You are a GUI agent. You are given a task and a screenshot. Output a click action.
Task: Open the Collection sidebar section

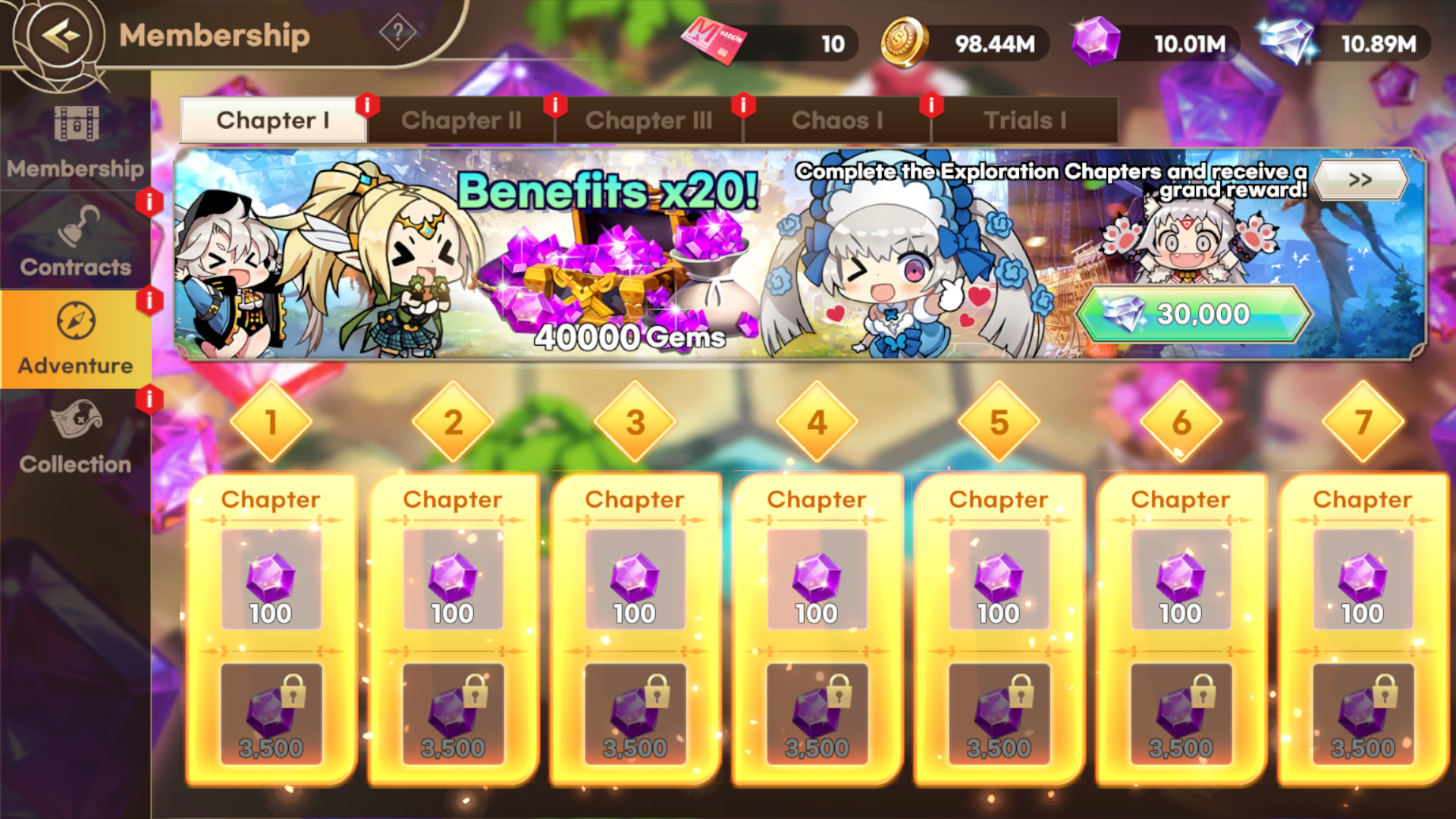point(76,438)
